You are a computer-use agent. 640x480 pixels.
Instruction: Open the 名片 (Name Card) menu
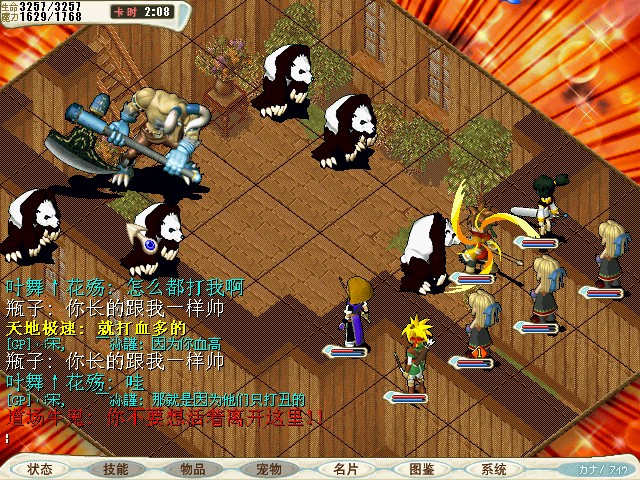tap(345, 469)
